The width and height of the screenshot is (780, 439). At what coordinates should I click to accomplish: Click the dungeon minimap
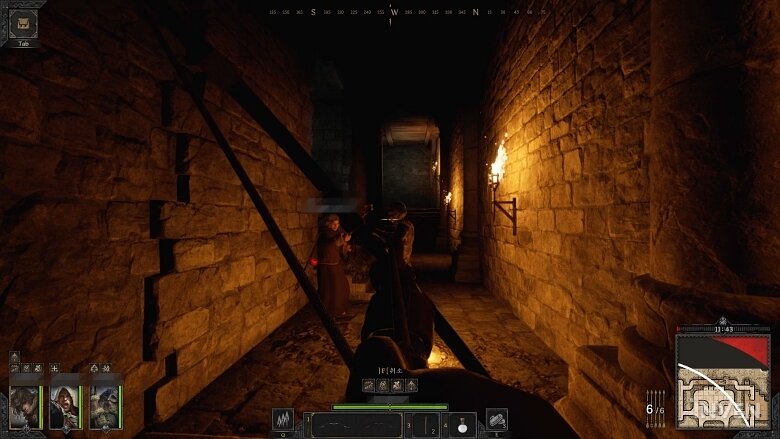[722, 381]
